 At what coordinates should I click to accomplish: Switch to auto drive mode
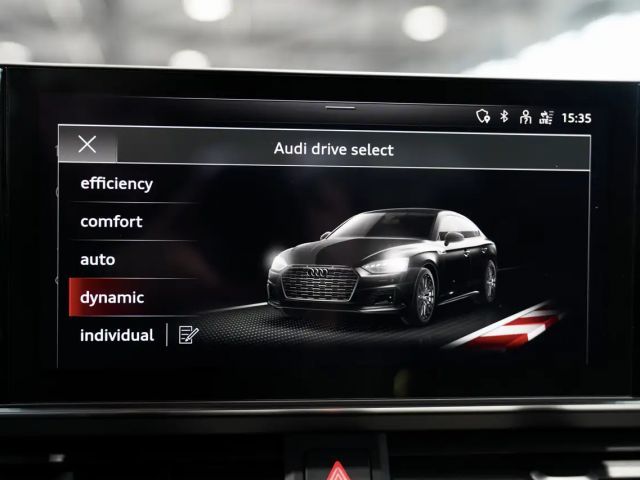pos(98,260)
